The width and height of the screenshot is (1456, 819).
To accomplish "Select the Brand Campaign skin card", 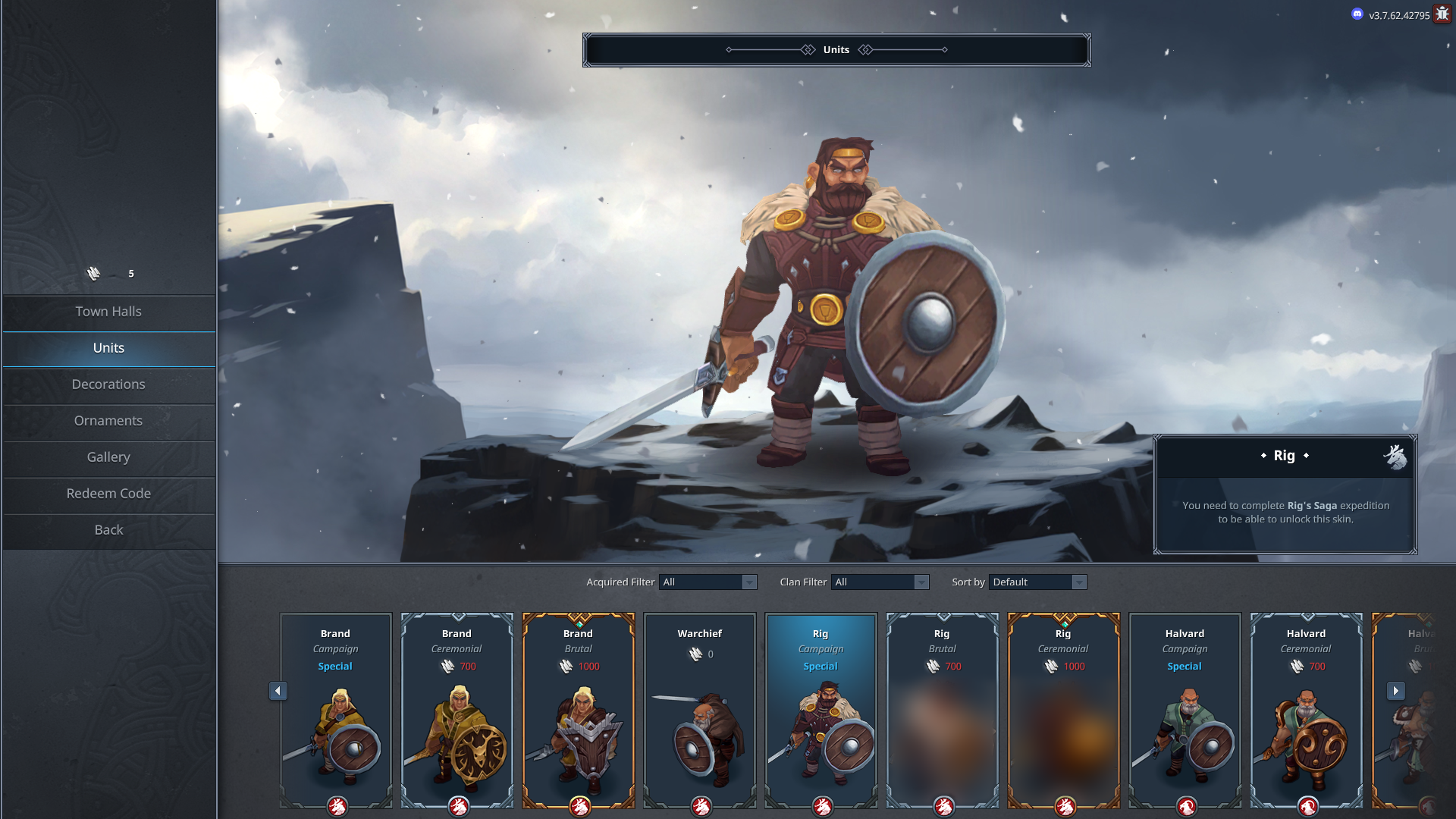I will (336, 709).
